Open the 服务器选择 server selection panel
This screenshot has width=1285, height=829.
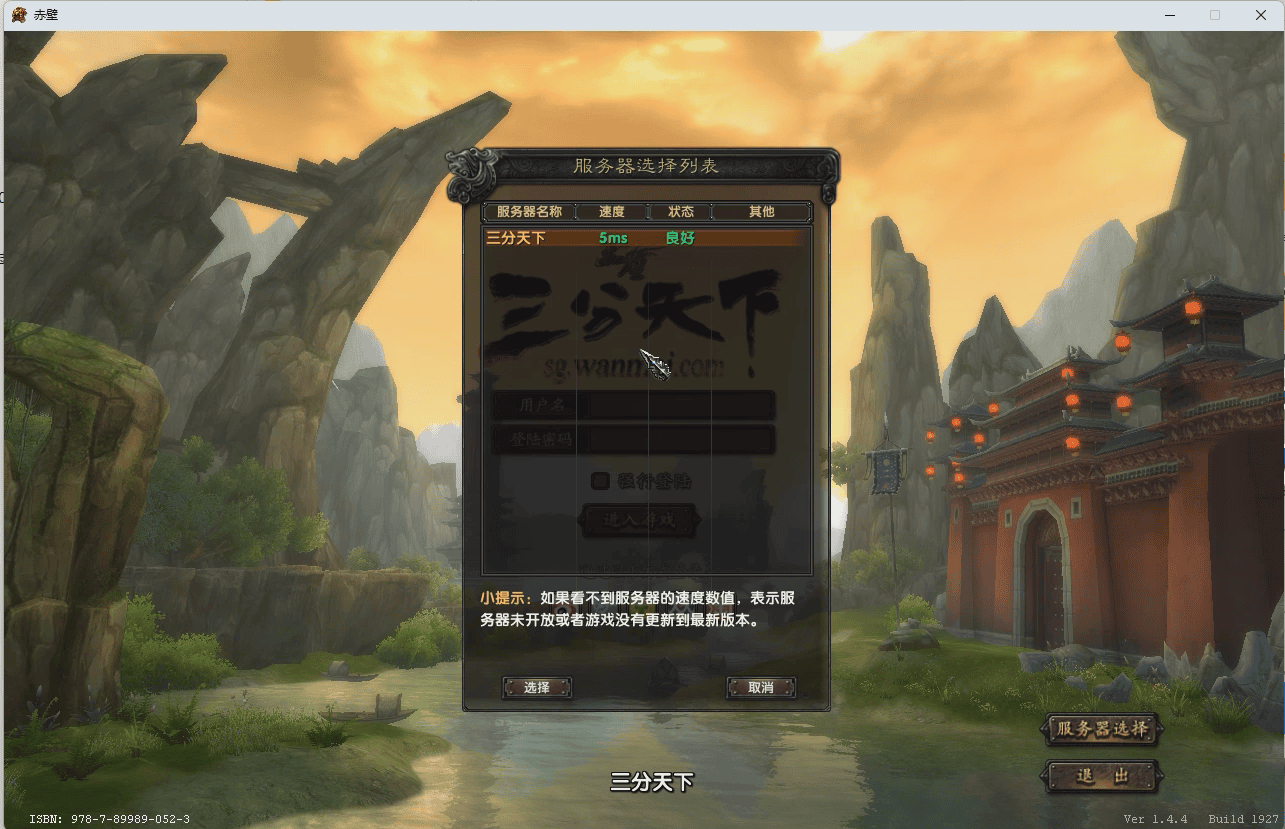pos(1100,731)
